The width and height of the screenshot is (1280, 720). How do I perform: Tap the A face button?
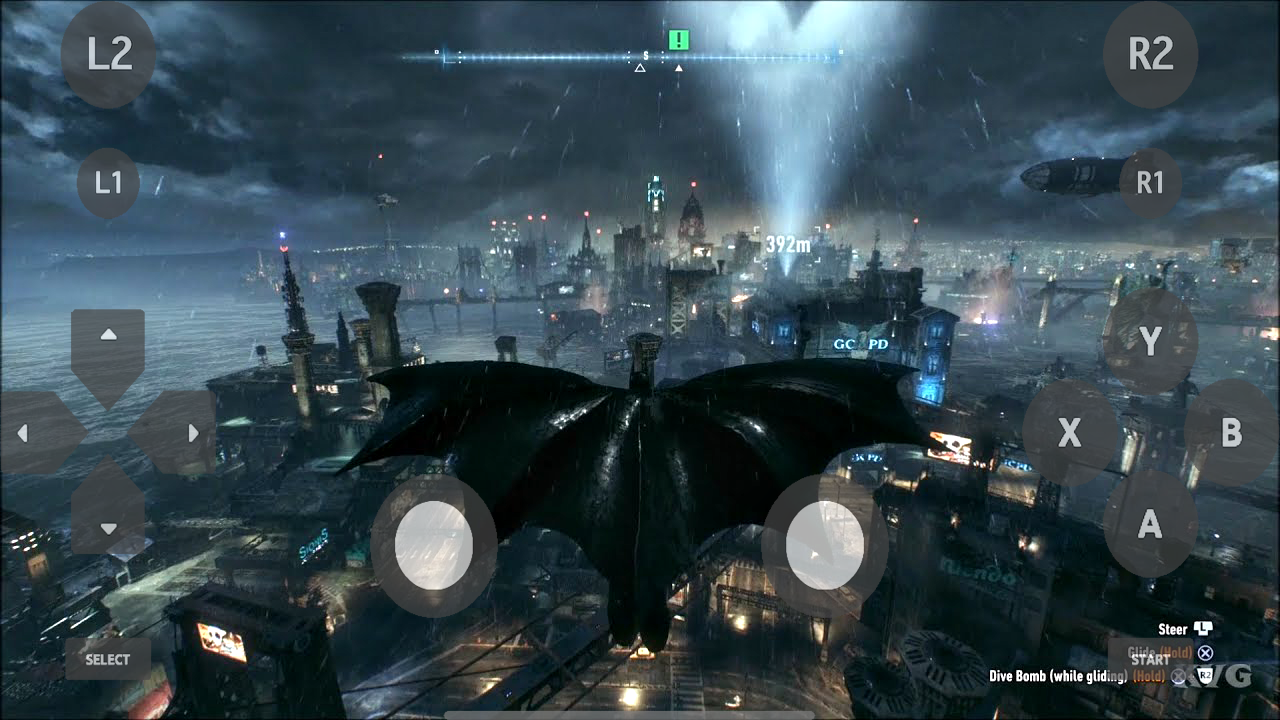click(1150, 523)
